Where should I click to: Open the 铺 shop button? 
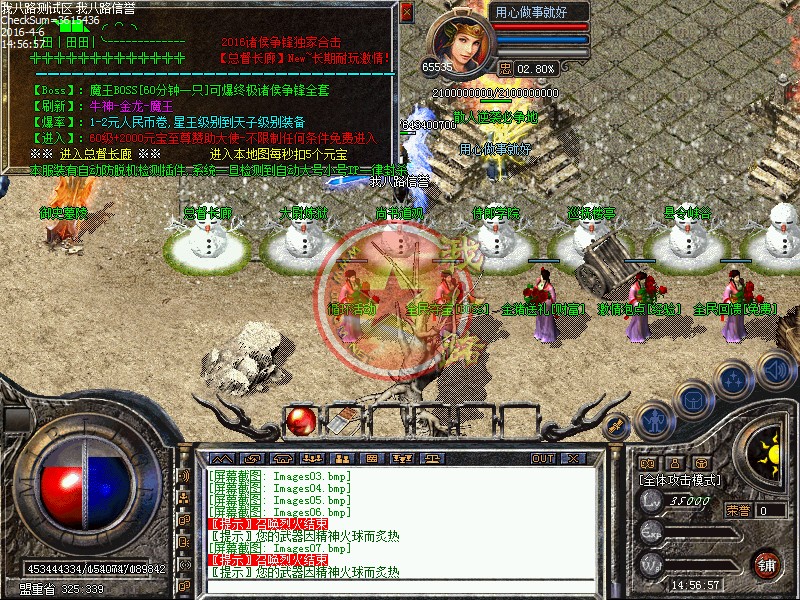pos(767,563)
